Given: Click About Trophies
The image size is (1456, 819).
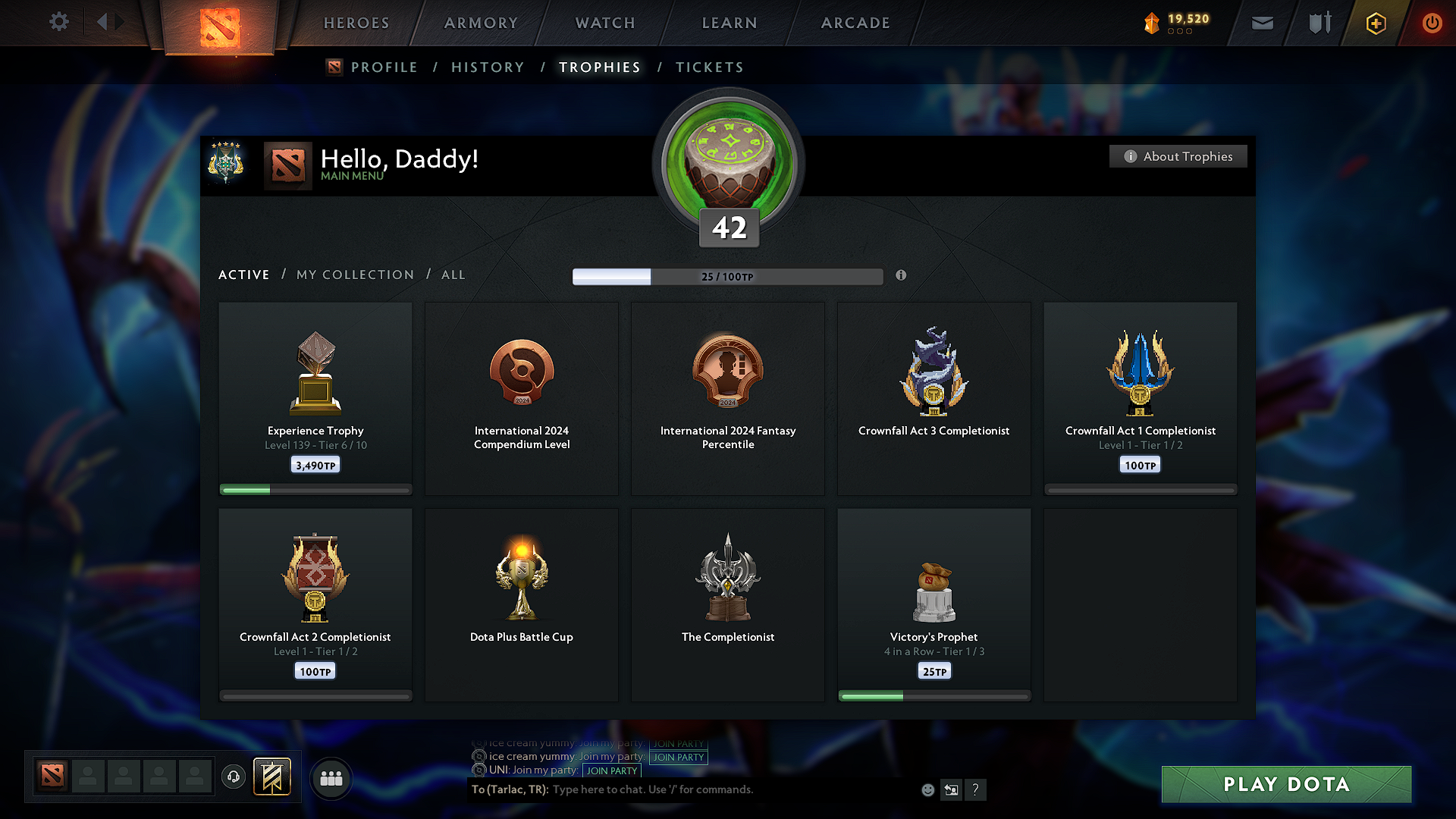Looking at the screenshot, I should pyautogui.click(x=1178, y=156).
